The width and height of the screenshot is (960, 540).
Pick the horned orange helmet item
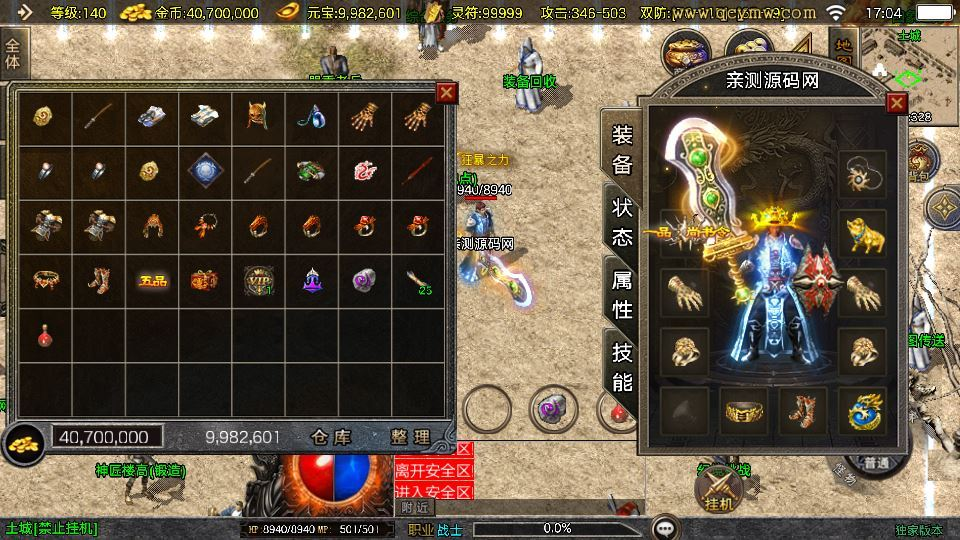(x=258, y=116)
